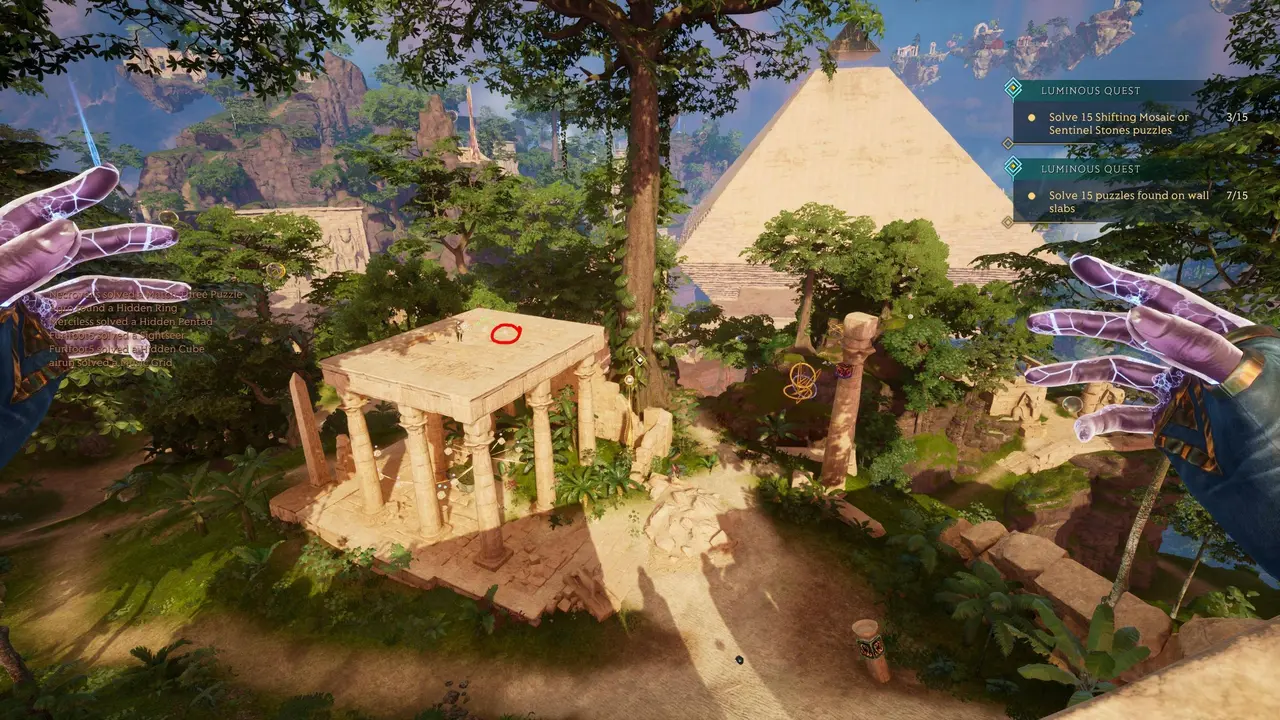Select the Shifting Mosaic or Sentinel Stones quest
The width and height of the screenshot is (1280, 720).
(x=1118, y=123)
